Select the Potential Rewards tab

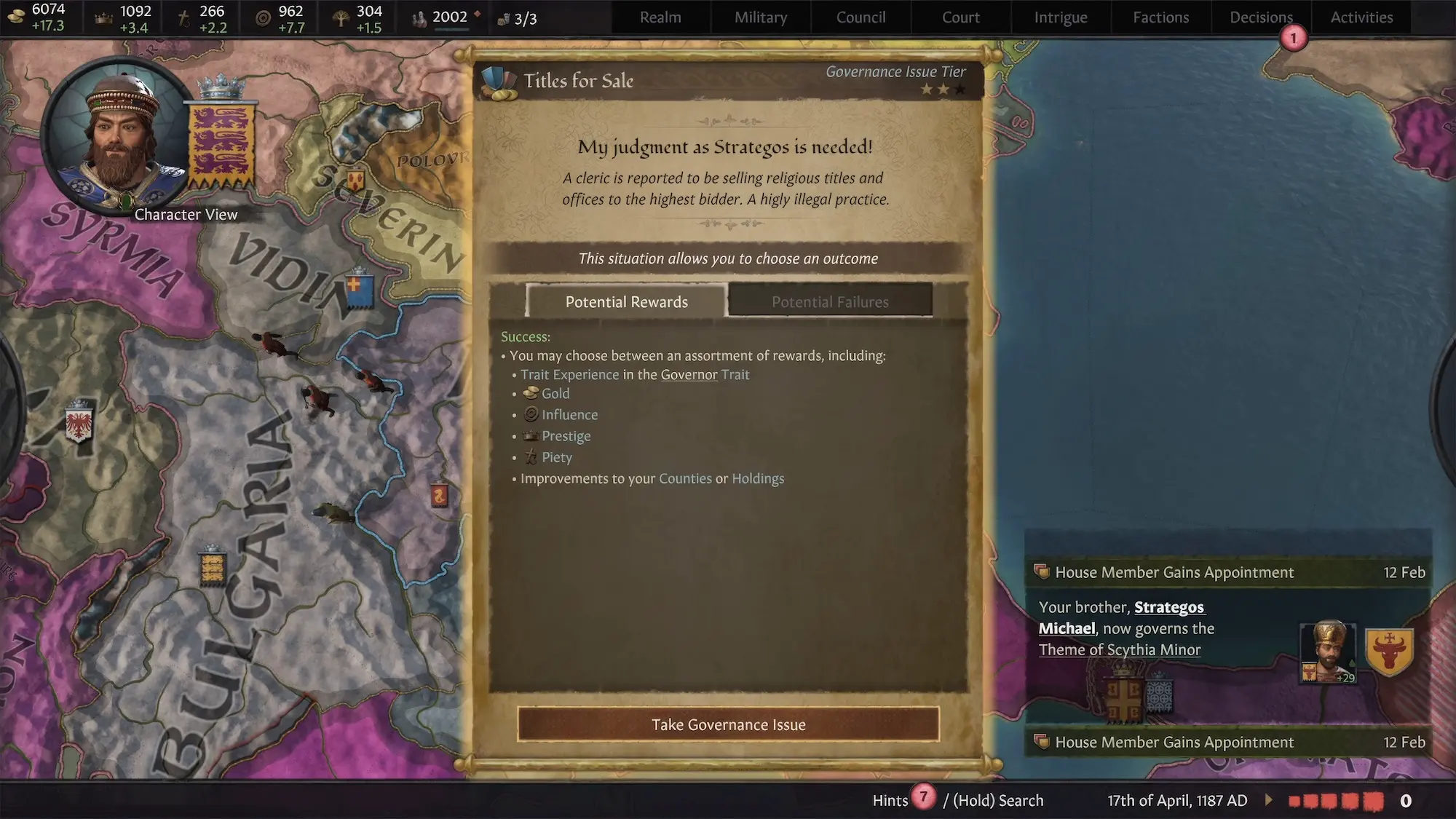coord(626,301)
